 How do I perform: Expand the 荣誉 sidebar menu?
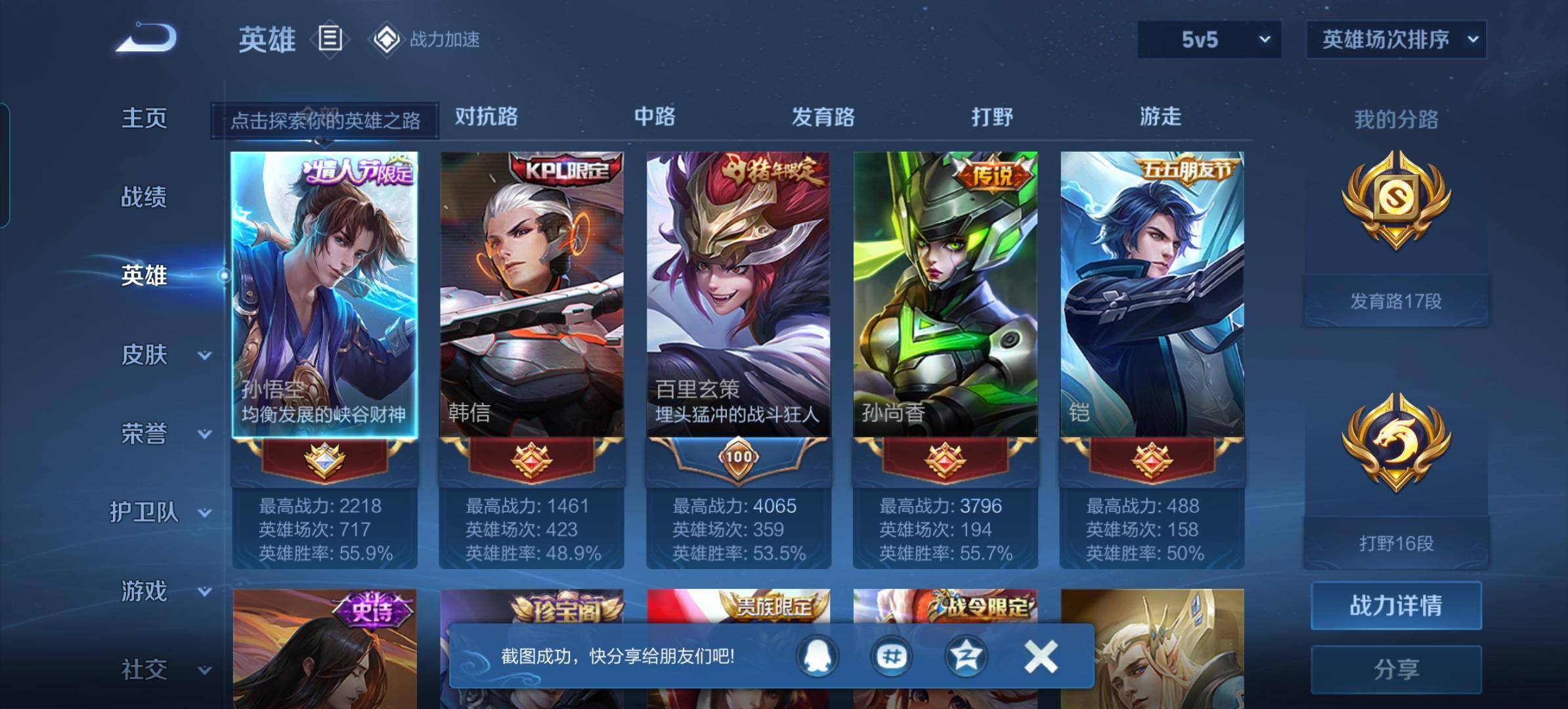(164, 434)
